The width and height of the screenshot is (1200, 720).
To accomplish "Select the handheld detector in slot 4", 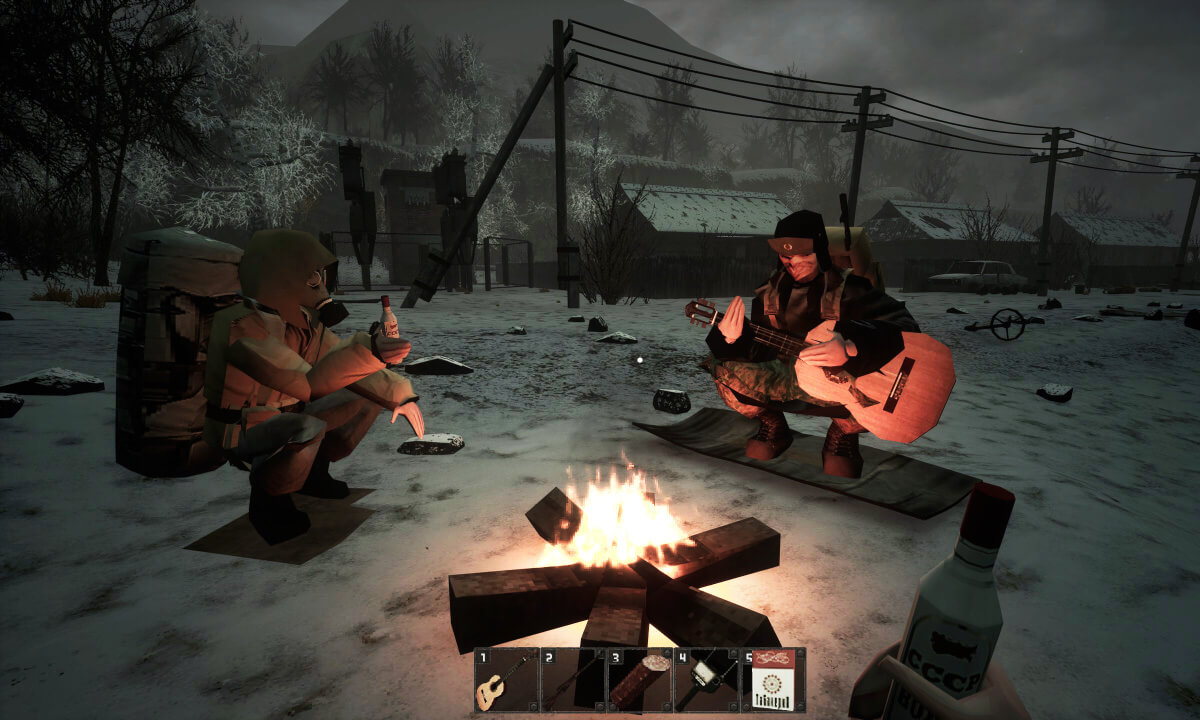I will tap(706, 680).
